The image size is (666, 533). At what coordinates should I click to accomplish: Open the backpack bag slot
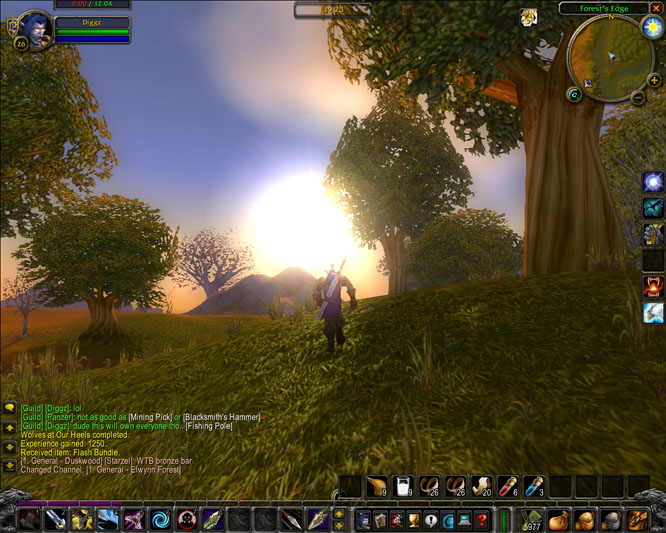coord(637,519)
